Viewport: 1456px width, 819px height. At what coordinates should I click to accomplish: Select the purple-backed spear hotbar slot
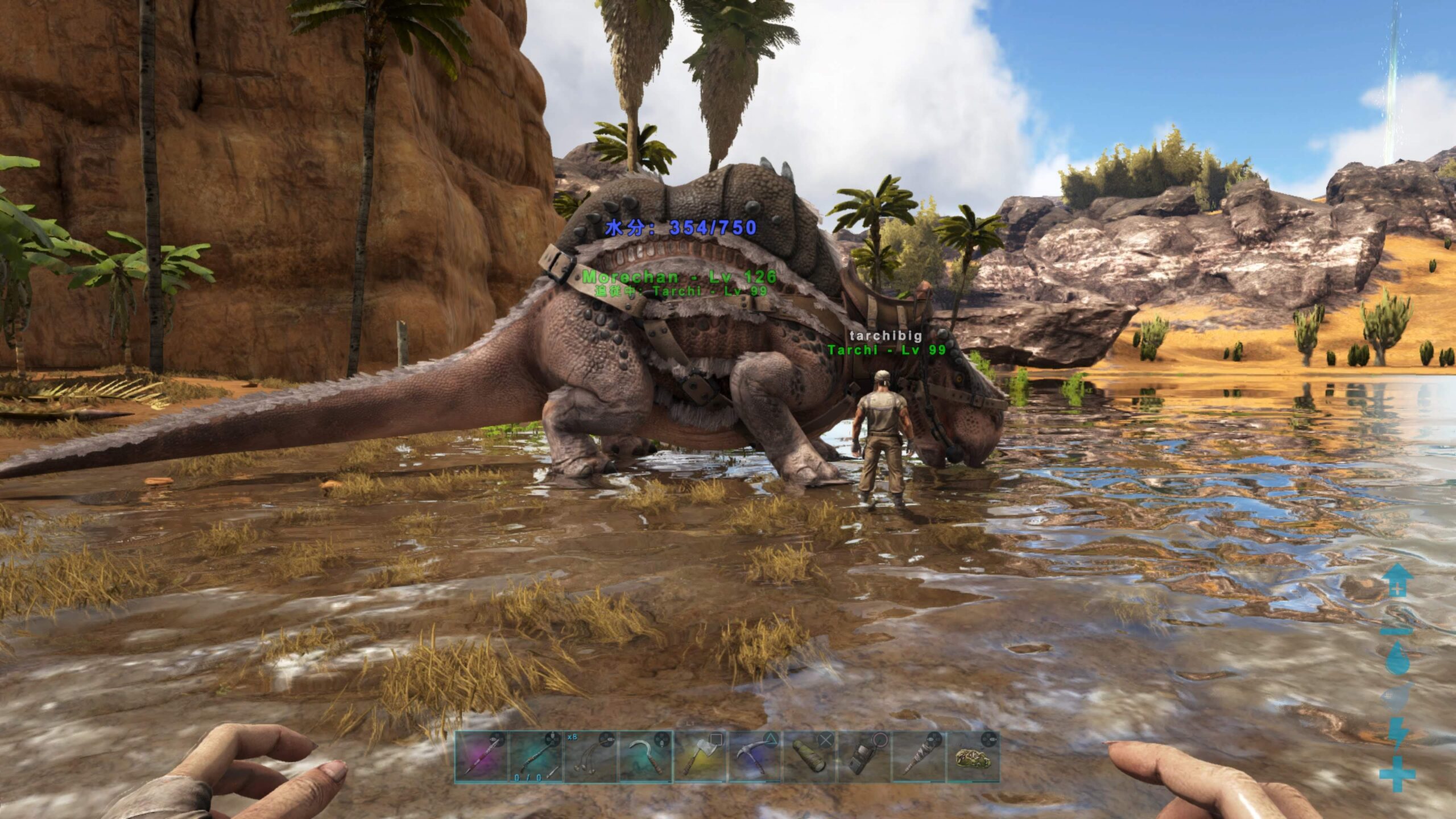(x=481, y=756)
